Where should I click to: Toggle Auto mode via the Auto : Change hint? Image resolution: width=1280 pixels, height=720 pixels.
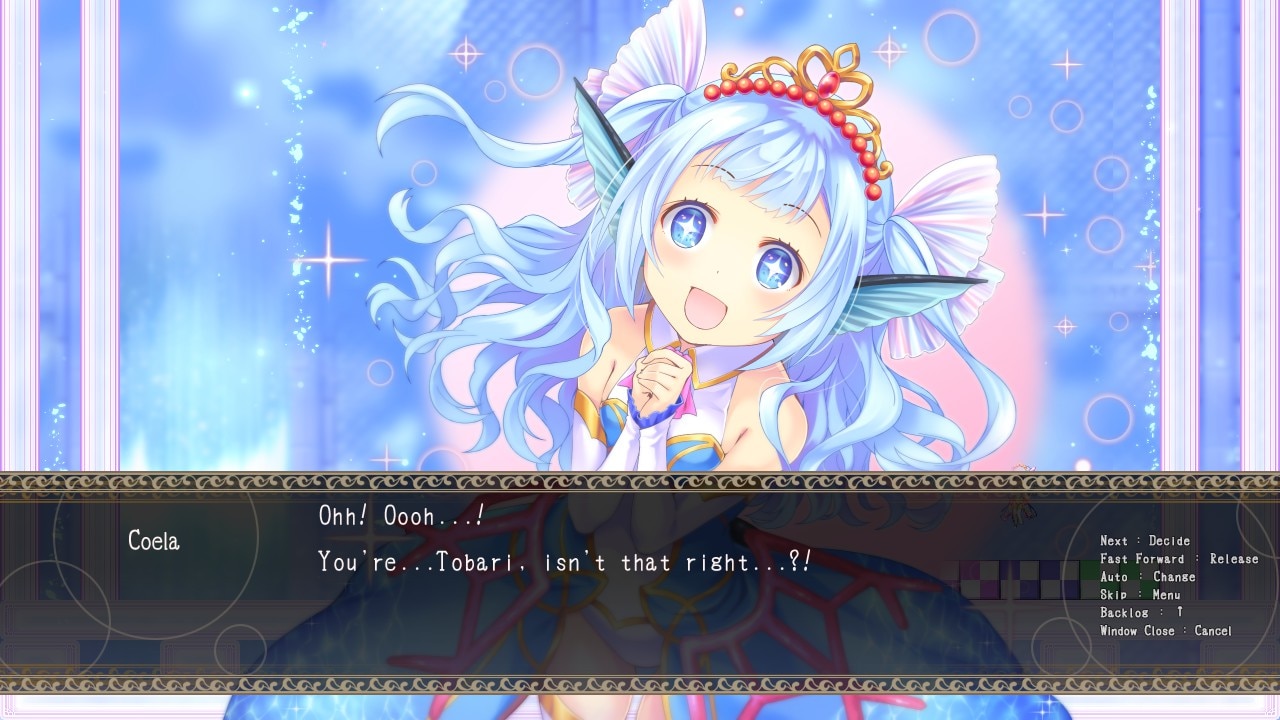[1148, 576]
